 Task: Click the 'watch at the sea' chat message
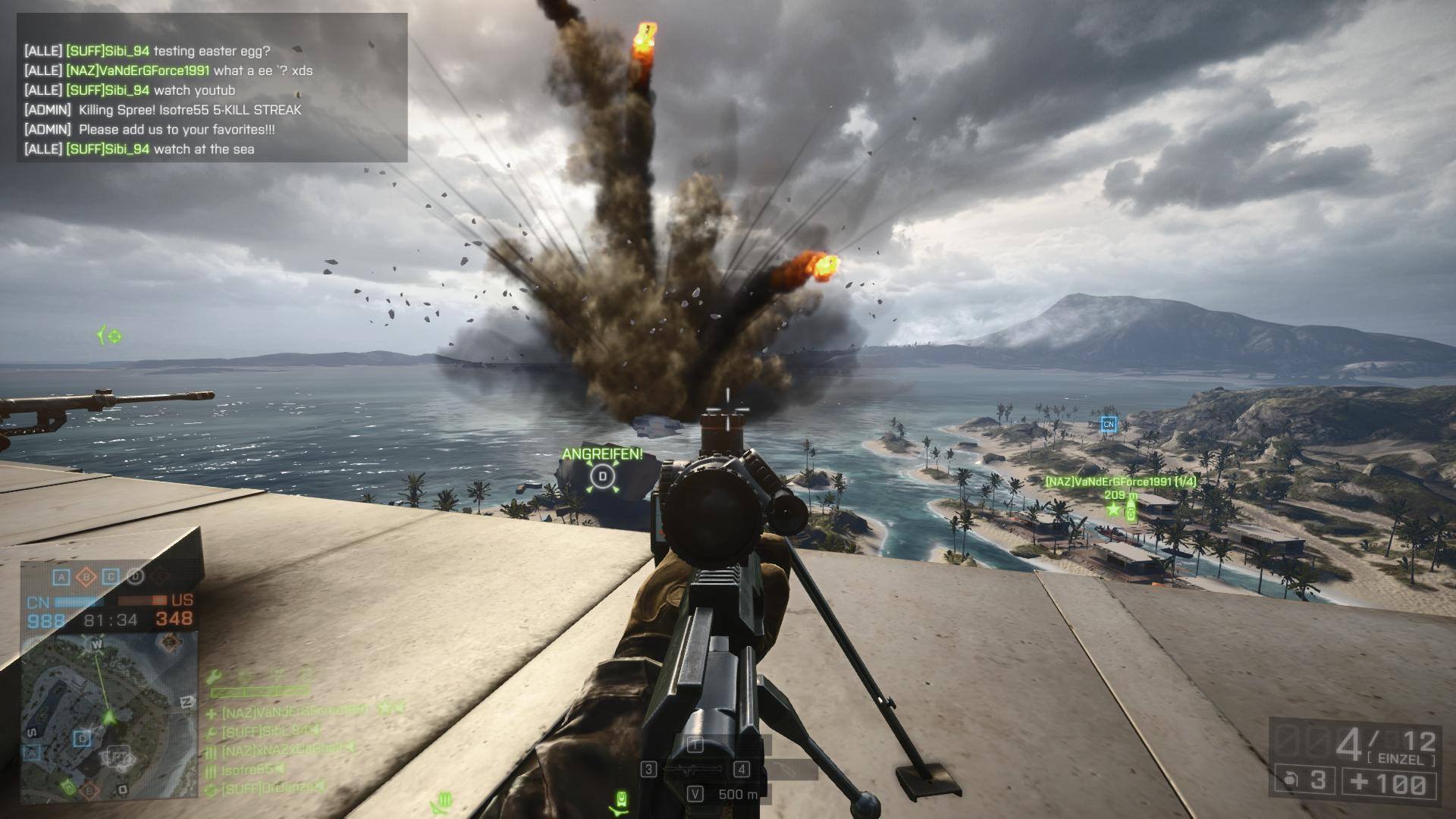click(204, 149)
